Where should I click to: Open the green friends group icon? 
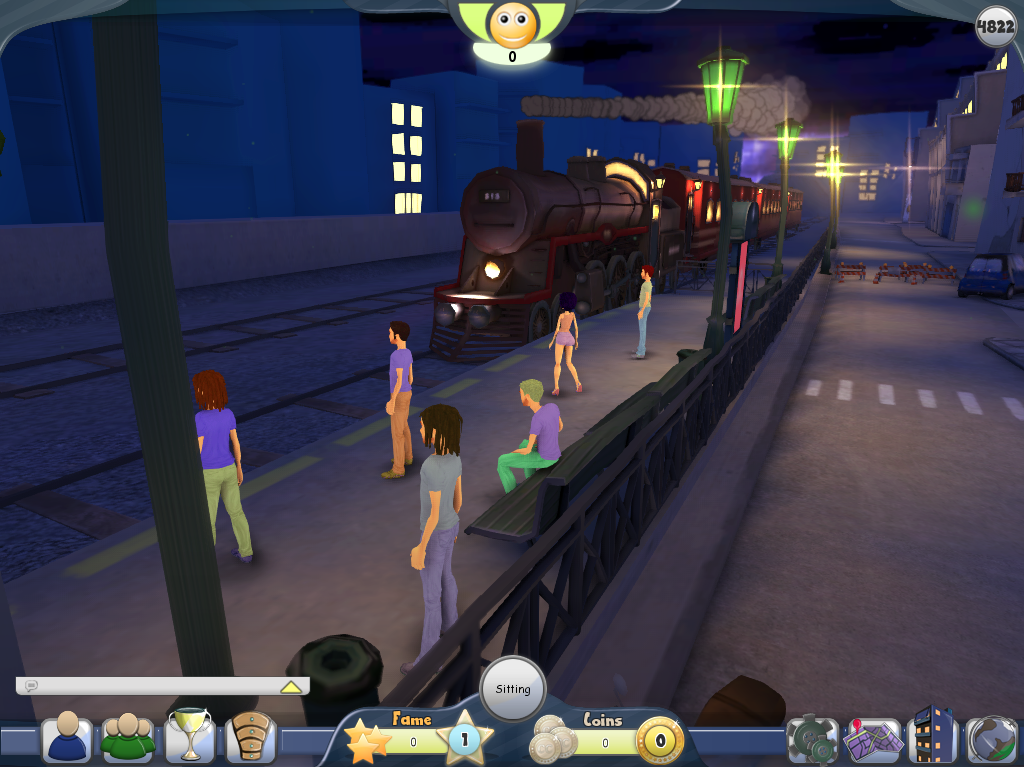[127, 738]
